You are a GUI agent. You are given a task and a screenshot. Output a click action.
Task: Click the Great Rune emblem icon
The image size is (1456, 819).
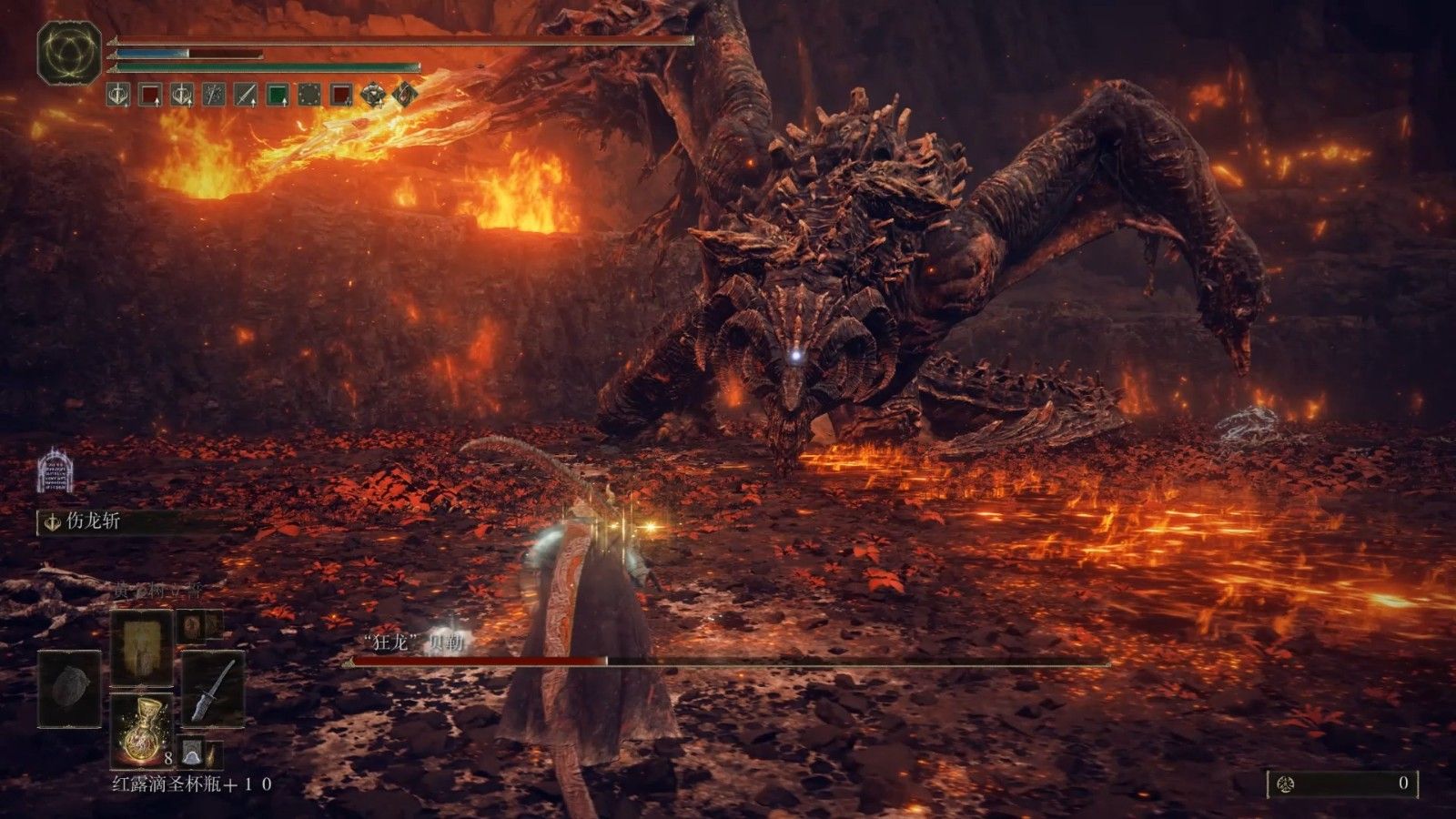pyautogui.click(x=69, y=53)
